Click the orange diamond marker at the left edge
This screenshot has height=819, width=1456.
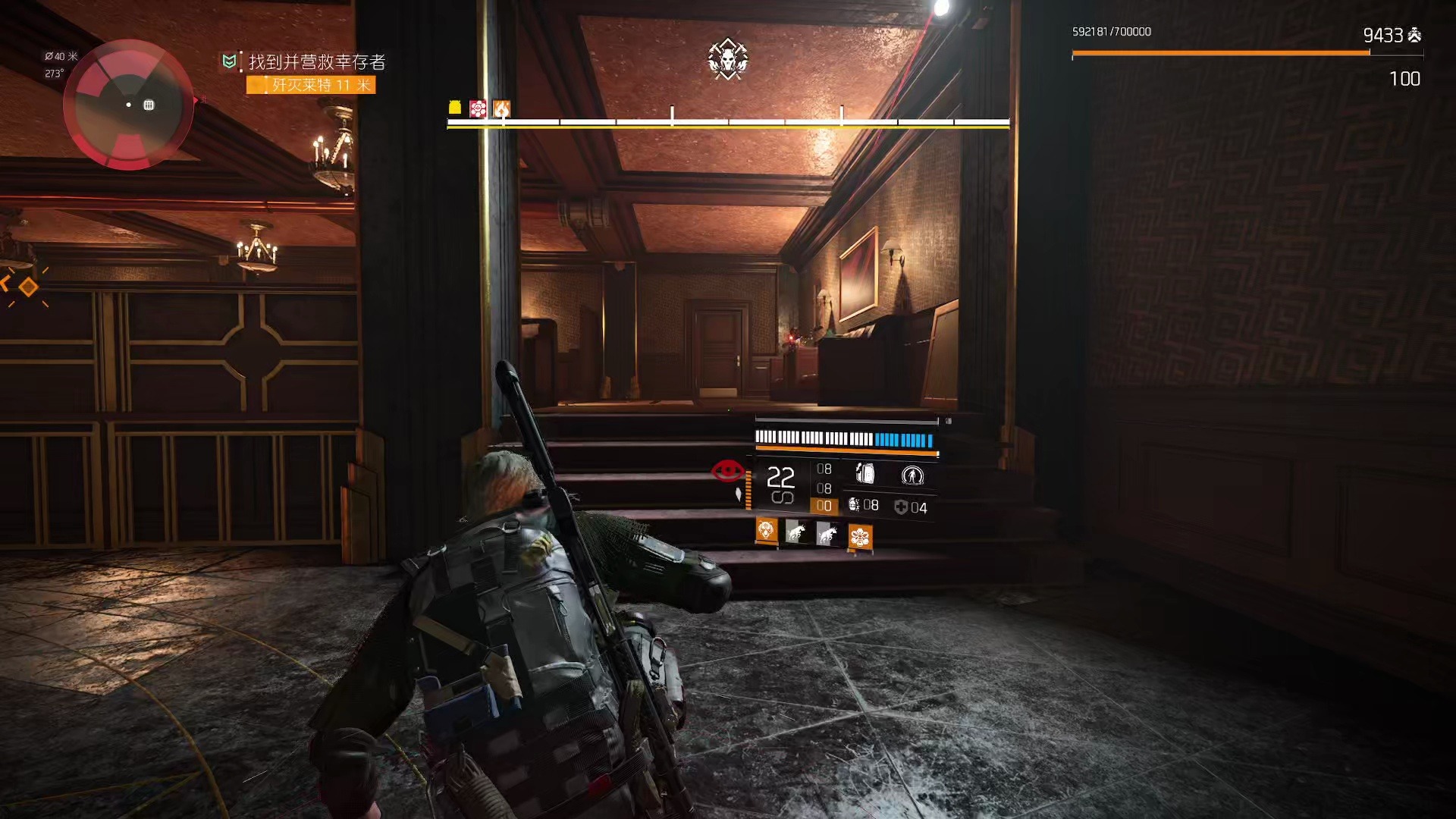(x=28, y=287)
